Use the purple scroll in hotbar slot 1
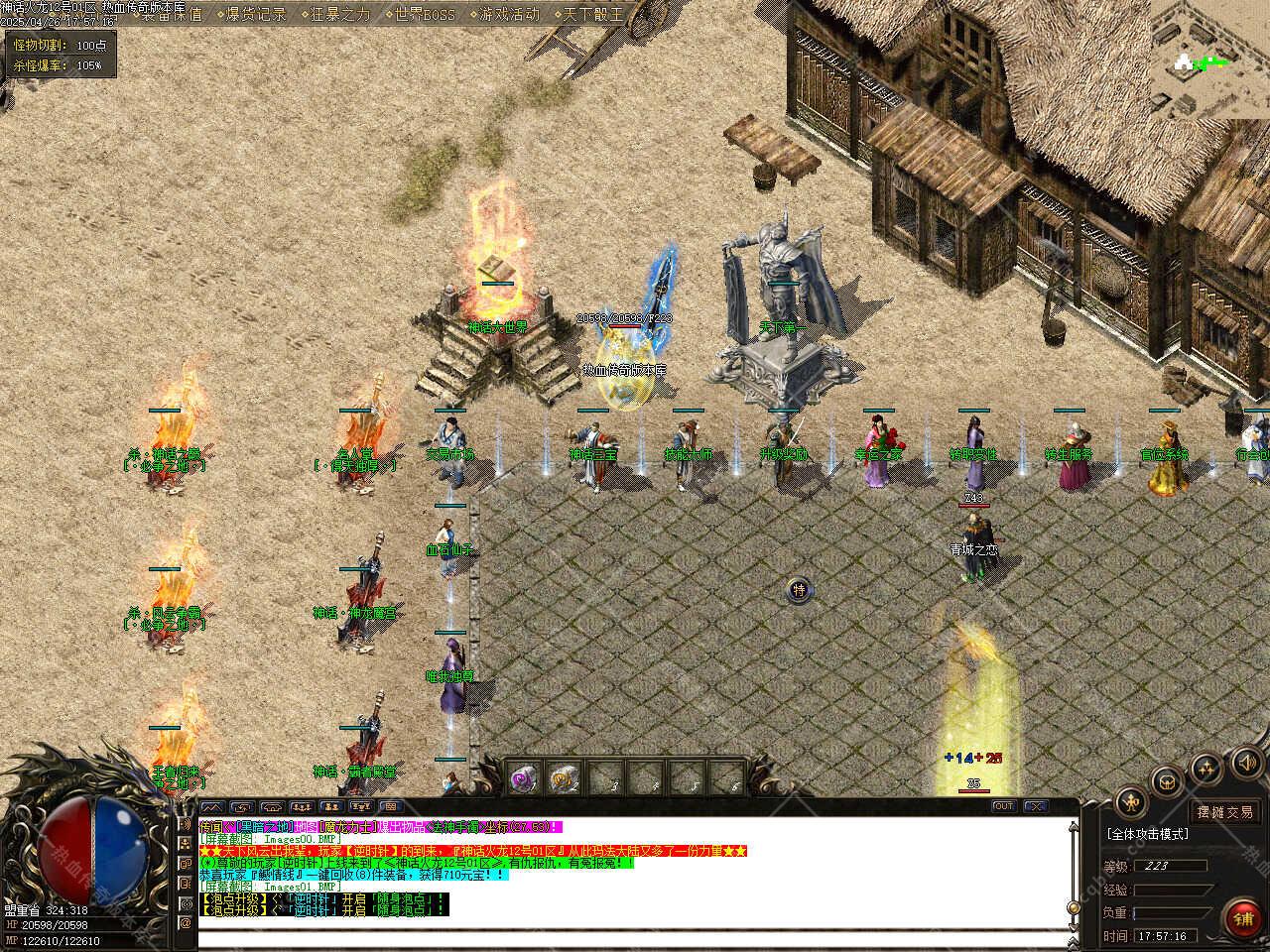 523,778
